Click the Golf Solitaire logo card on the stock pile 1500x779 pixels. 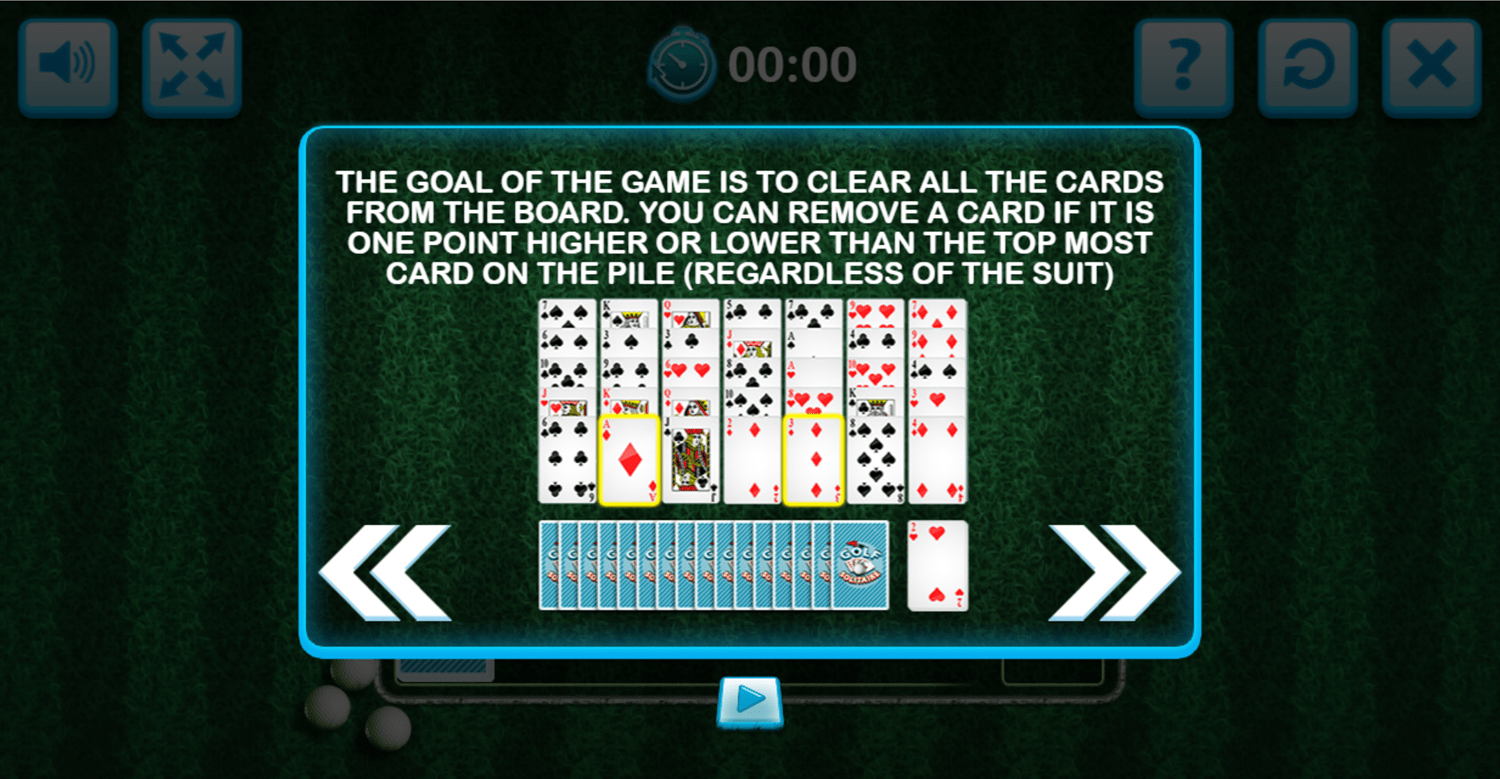tap(862, 565)
